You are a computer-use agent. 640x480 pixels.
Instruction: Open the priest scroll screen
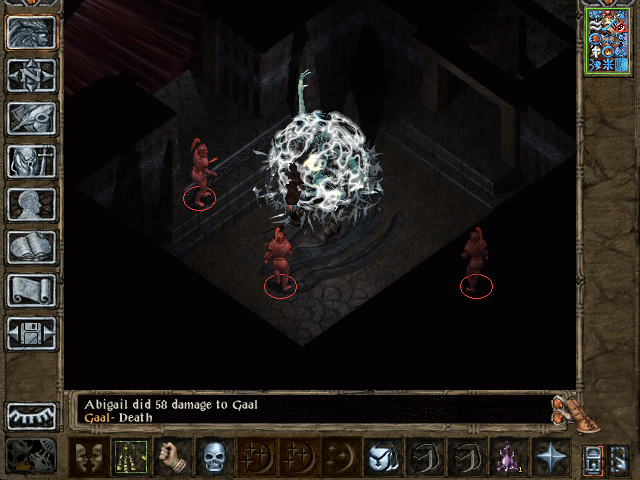point(32,290)
